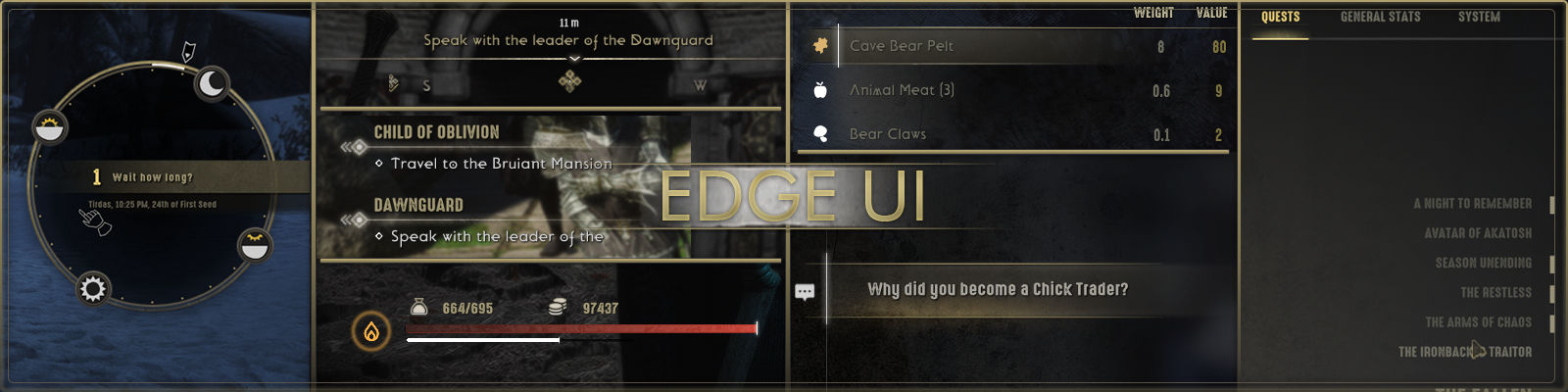
Task: Select the sun icon at the dial's bottom
Action: click(x=93, y=289)
